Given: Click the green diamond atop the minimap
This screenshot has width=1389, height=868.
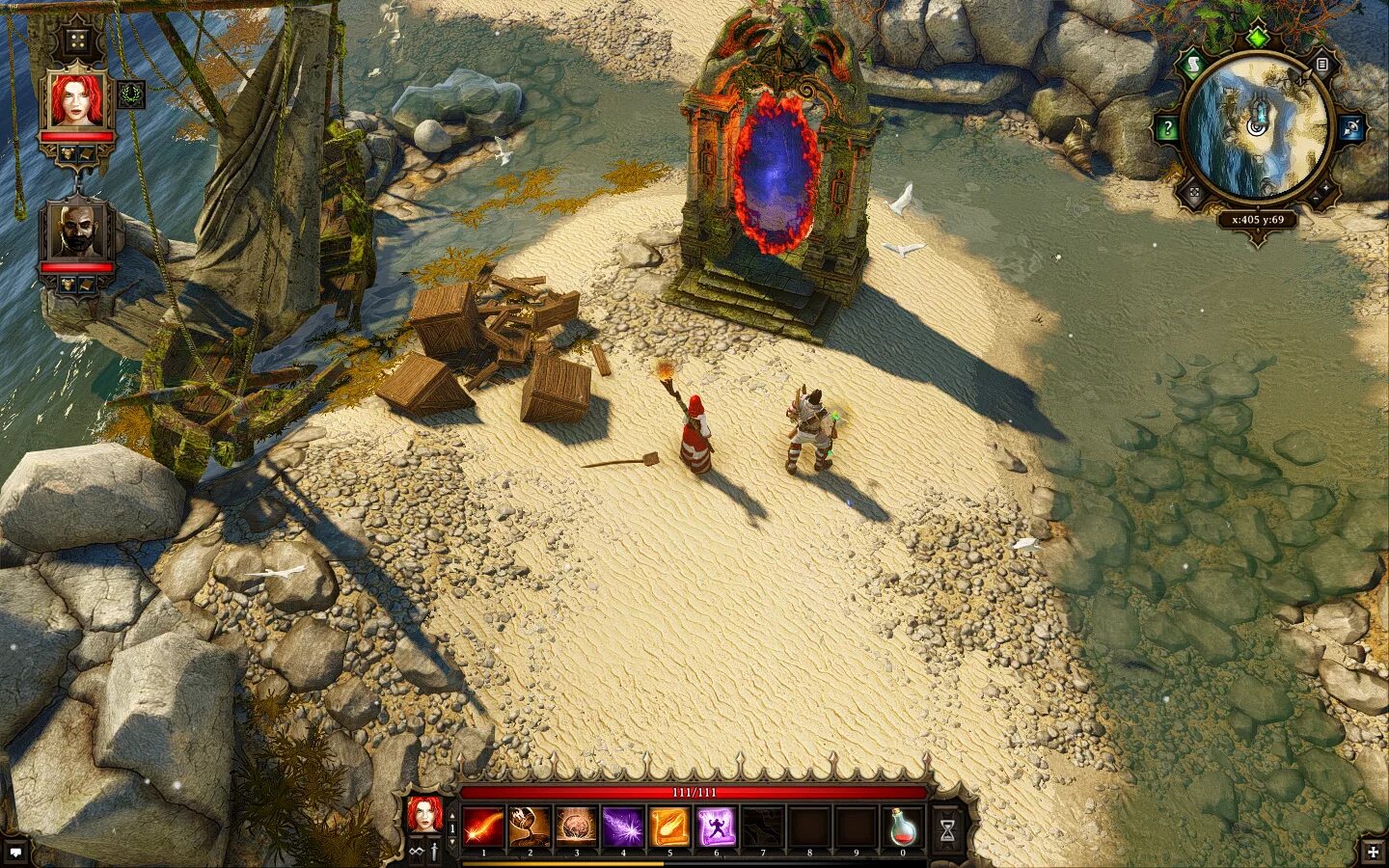Looking at the screenshot, I should 1257,39.
